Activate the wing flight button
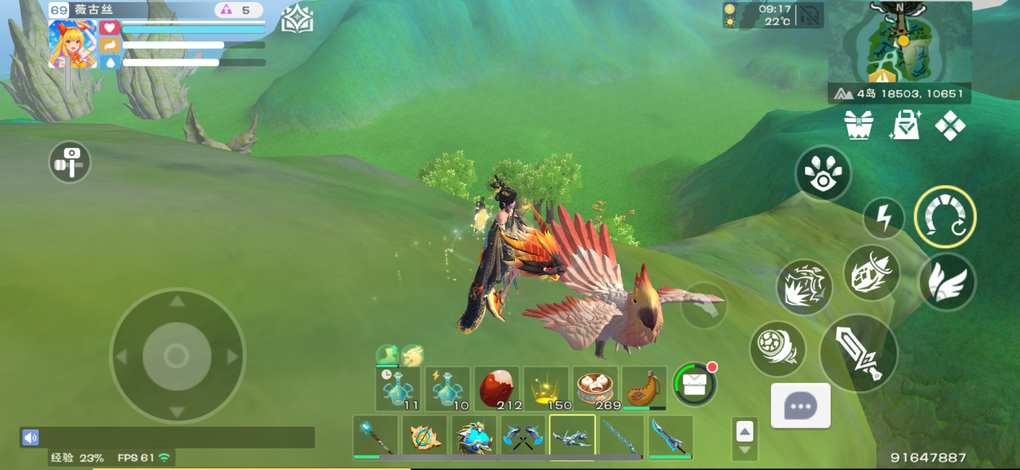The width and height of the screenshot is (1020, 470). point(946,281)
